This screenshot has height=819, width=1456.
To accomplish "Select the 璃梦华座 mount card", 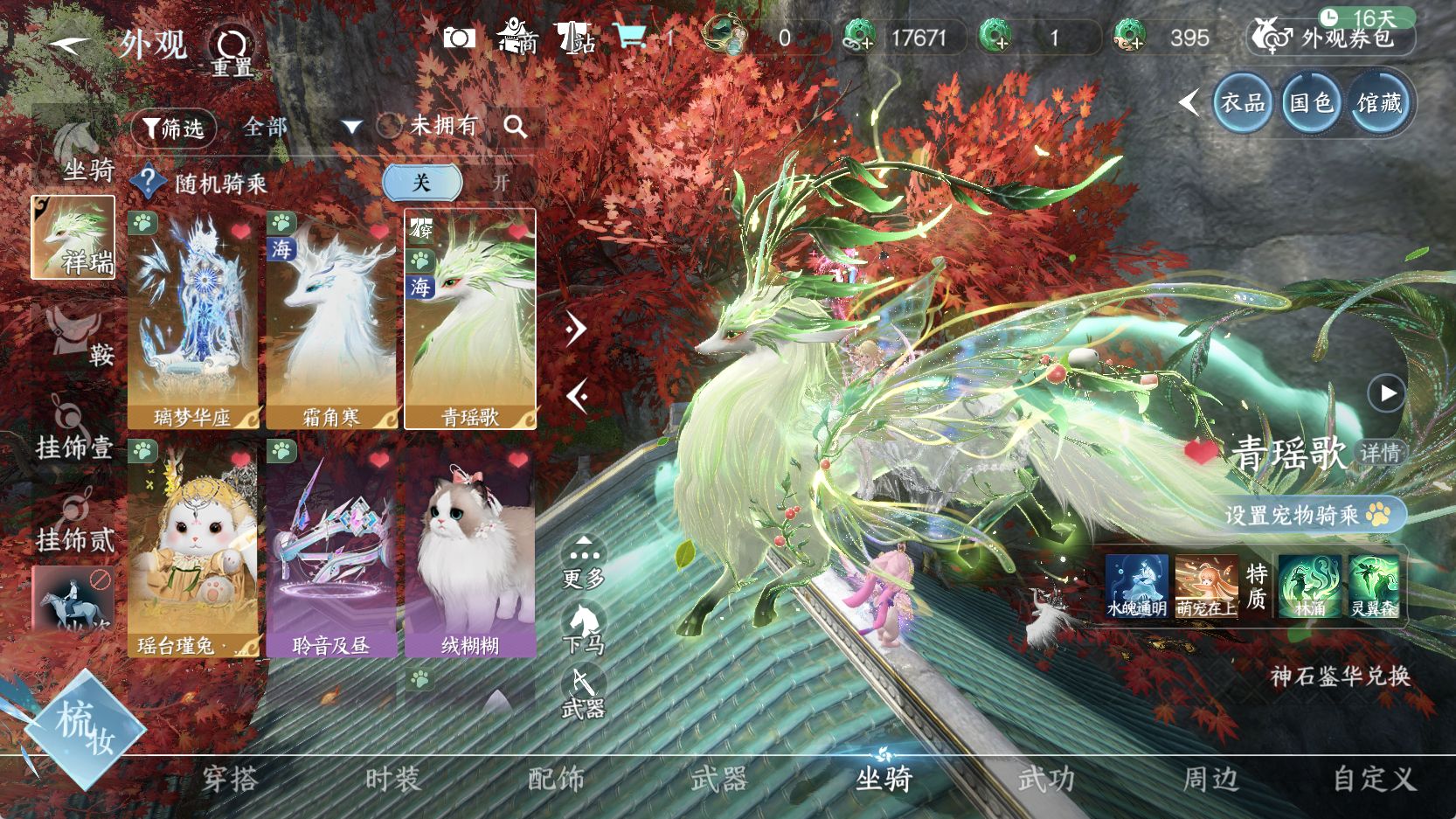I will tap(192, 319).
